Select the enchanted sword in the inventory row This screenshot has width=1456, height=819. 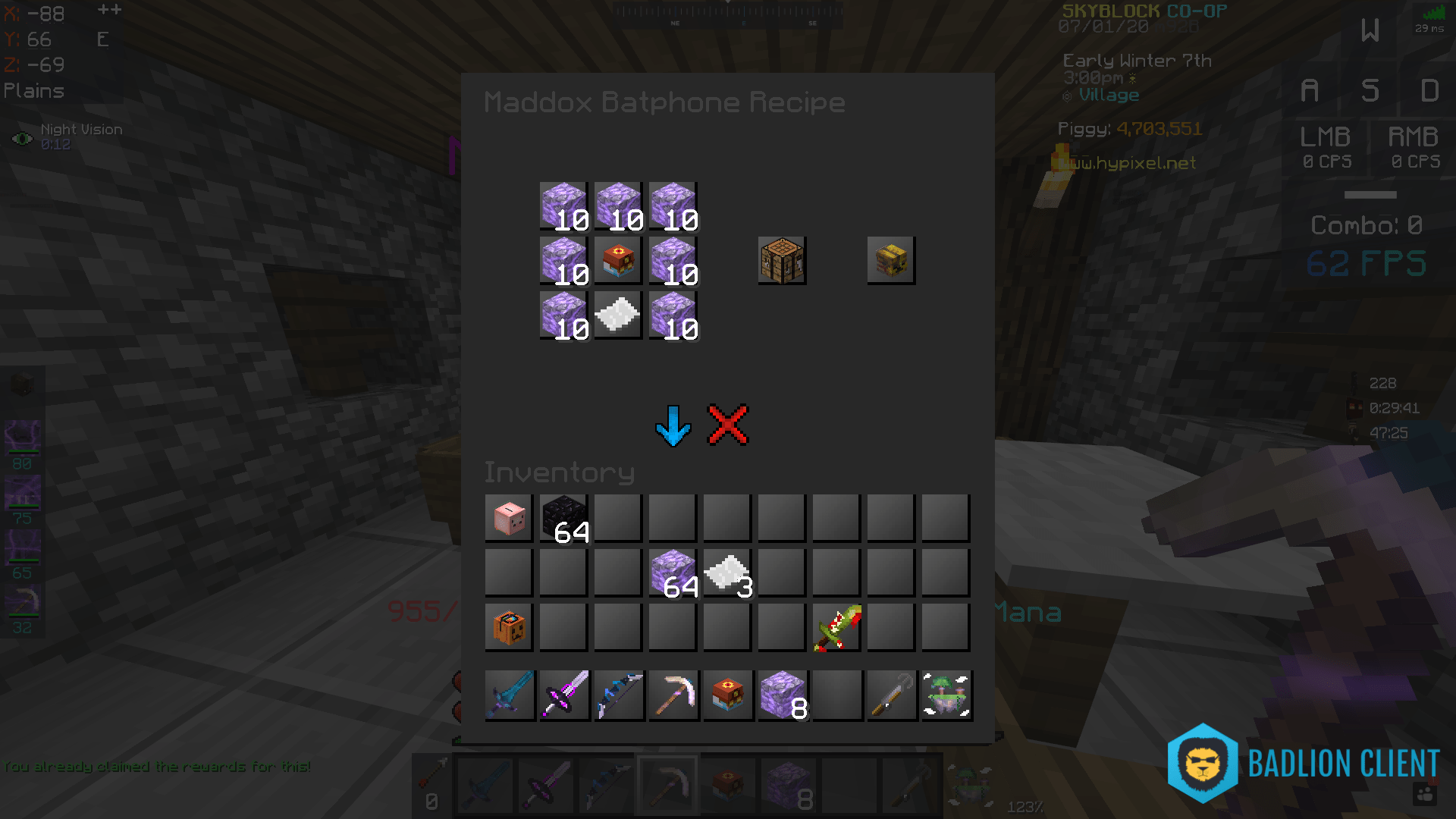coord(836,626)
